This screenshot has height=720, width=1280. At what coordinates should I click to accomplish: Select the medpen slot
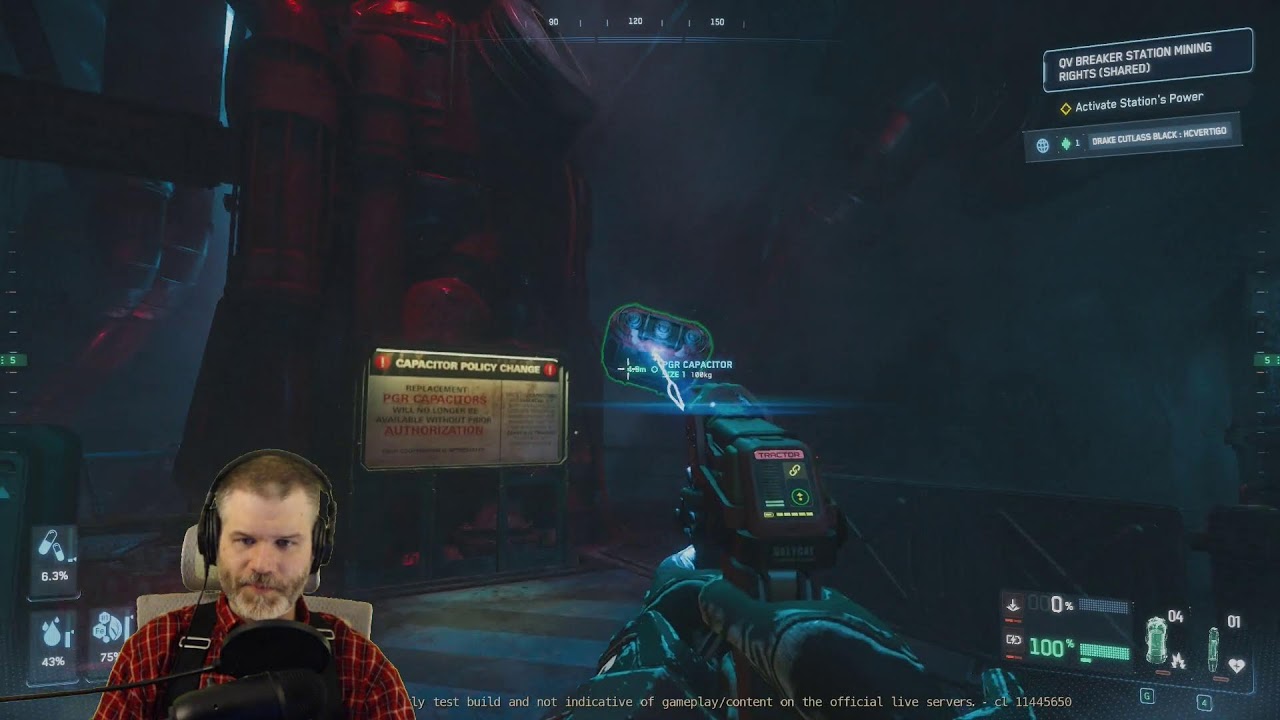[x=1214, y=646]
